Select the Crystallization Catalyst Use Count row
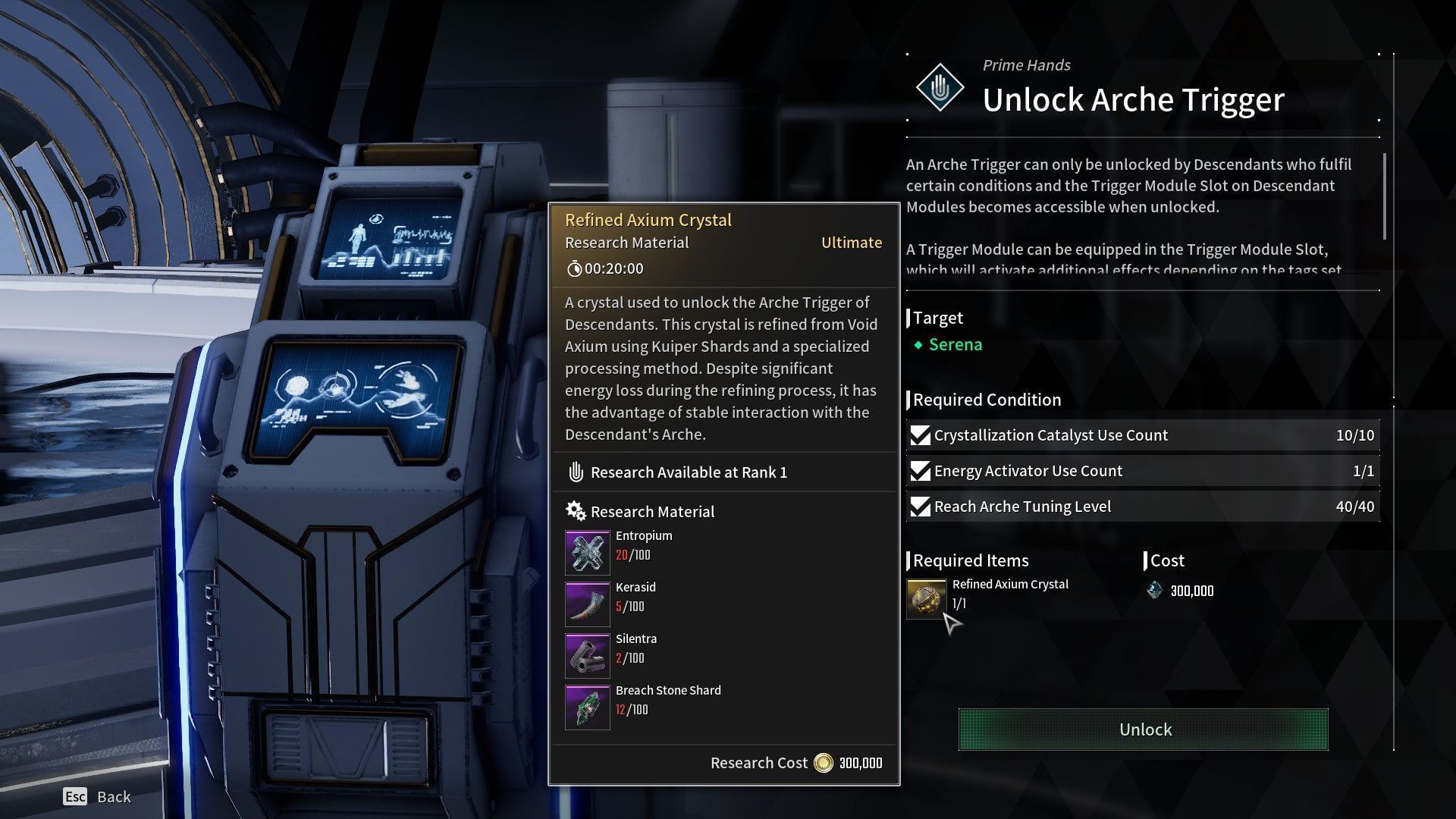Screen dimensions: 1456x819 1143,435
